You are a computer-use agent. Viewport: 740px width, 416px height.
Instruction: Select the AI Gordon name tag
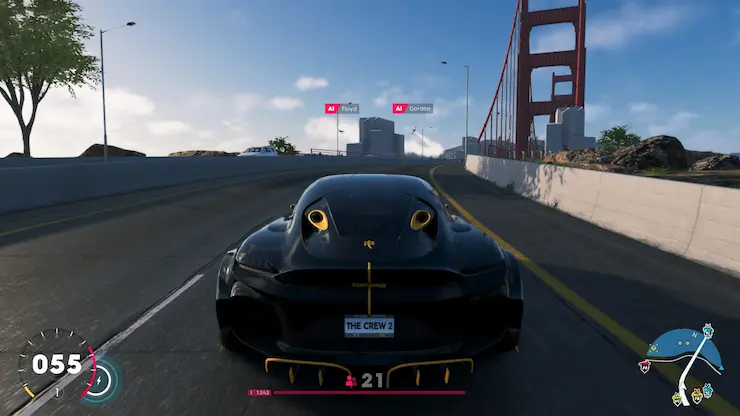pyautogui.click(x=412, y=108)
